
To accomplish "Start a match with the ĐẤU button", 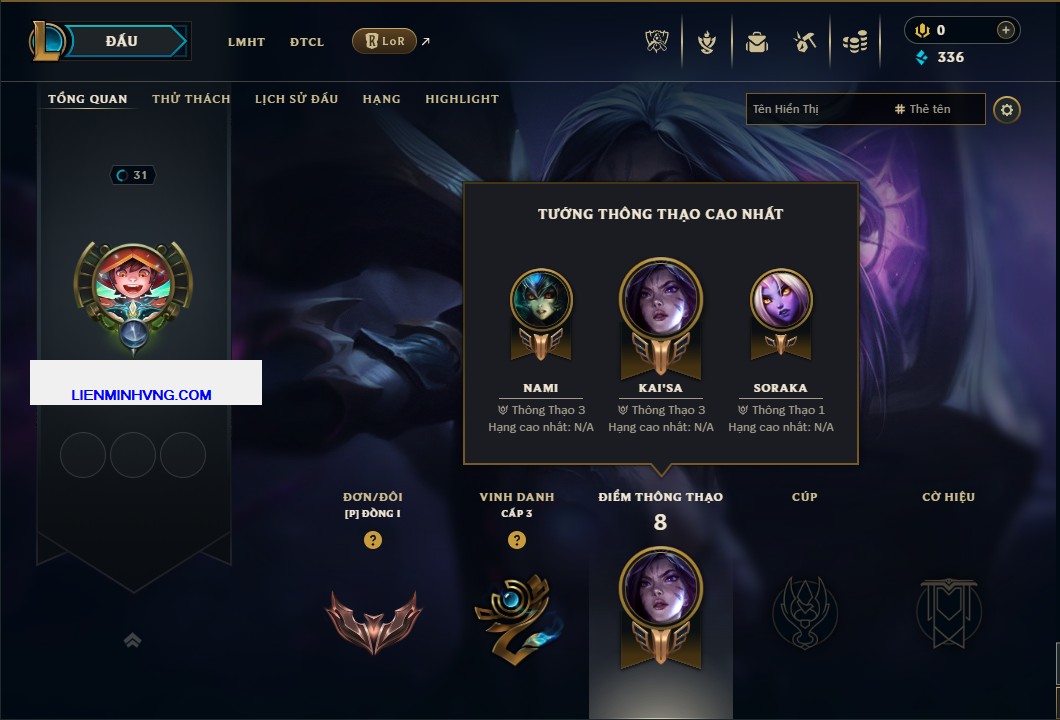I will coord(122,41).
